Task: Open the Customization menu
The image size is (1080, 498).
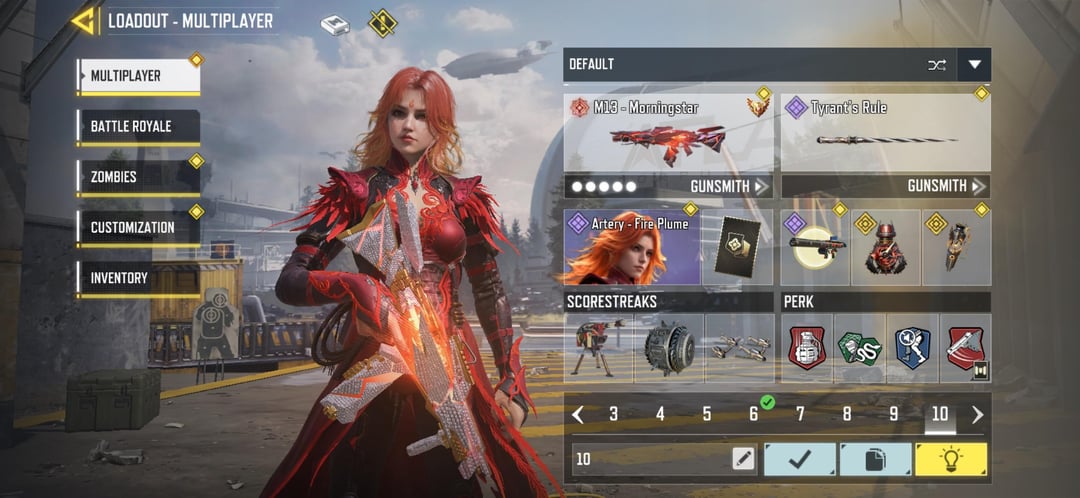Action: point(138,227)
